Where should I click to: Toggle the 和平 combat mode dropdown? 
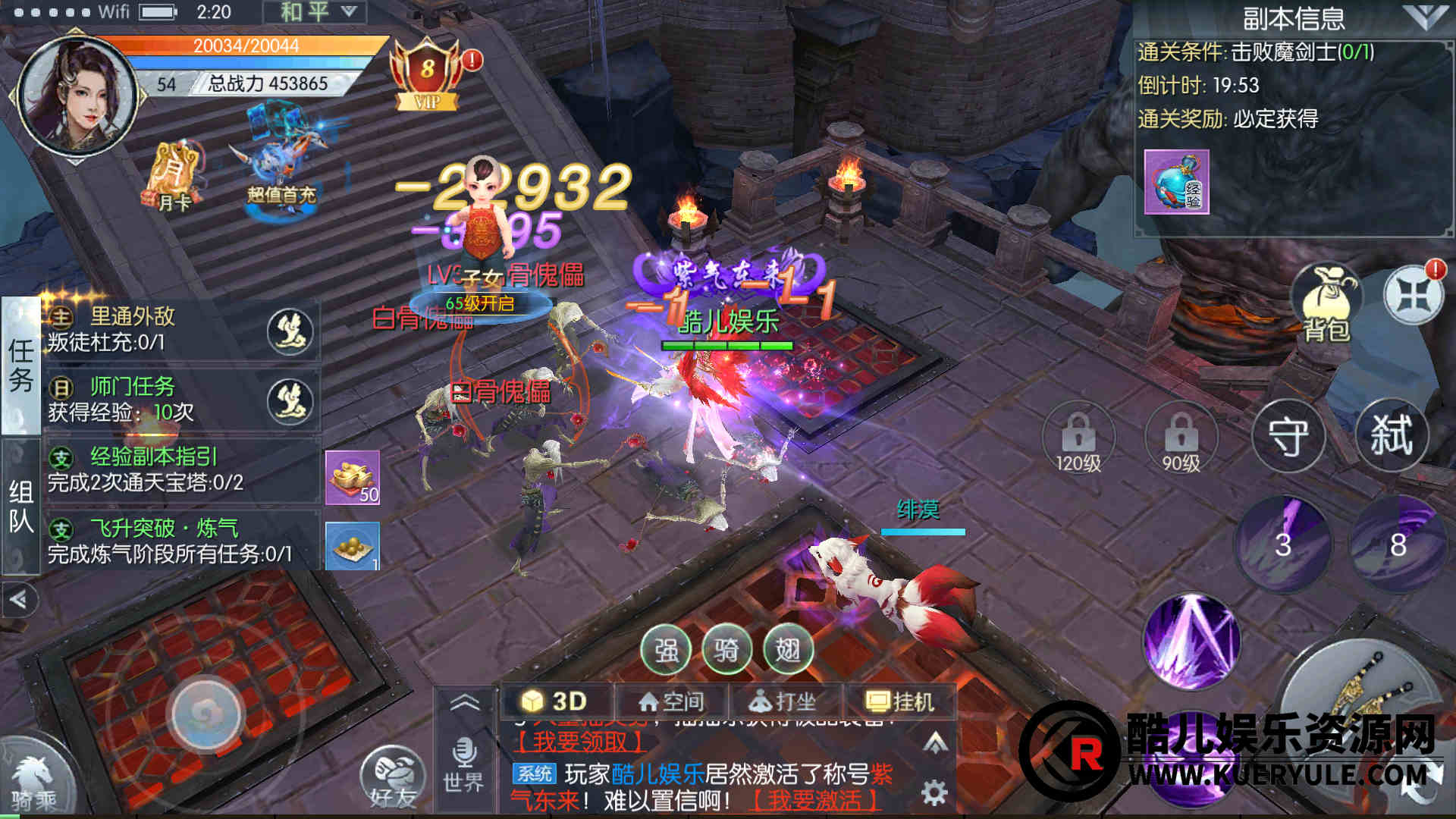pos(314,12)
